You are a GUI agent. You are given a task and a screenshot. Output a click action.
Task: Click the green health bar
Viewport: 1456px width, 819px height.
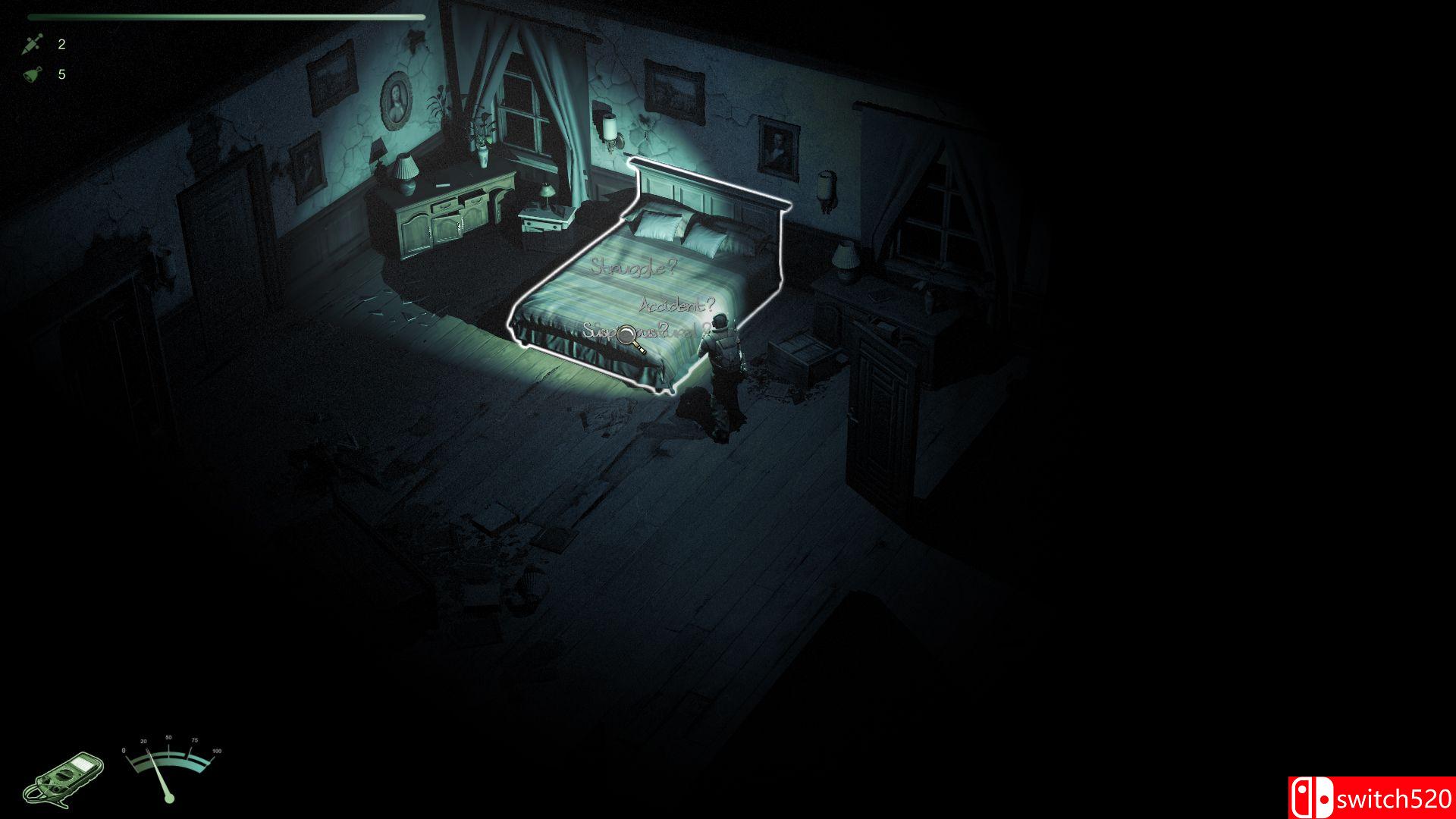(x=227, y=15)
